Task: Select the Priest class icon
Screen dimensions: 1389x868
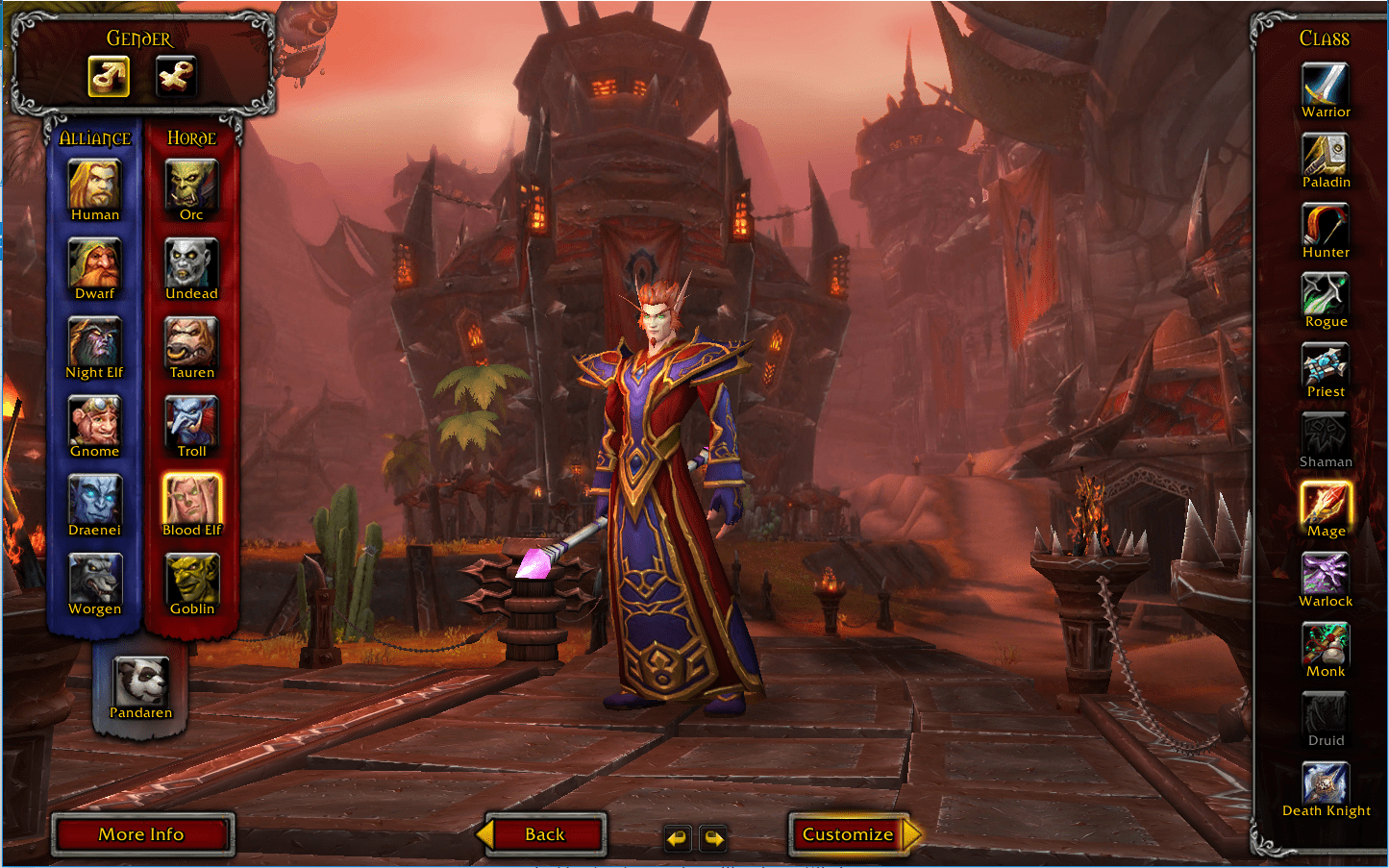Action: (1325, 363)
